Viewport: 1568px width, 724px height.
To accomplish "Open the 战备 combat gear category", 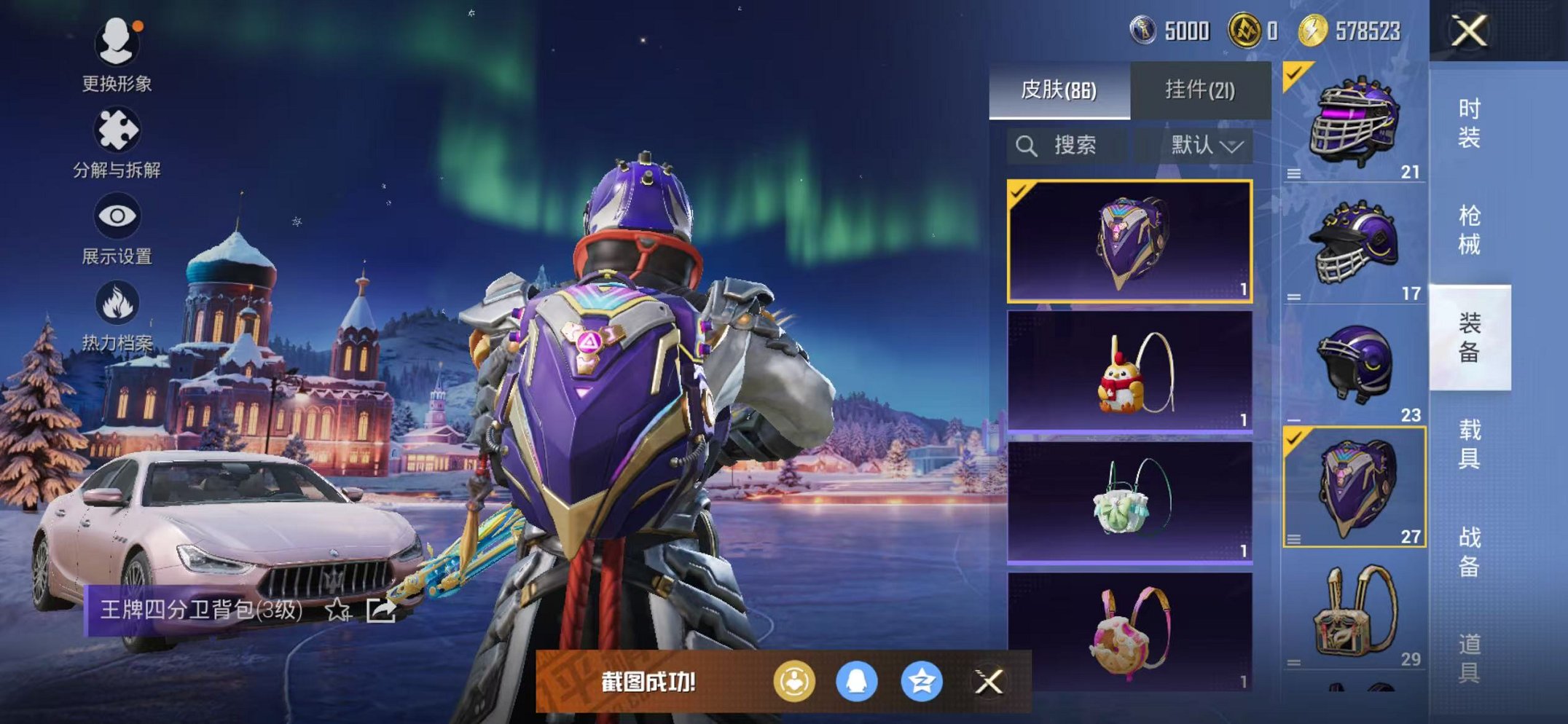I will coord(1469,551).
